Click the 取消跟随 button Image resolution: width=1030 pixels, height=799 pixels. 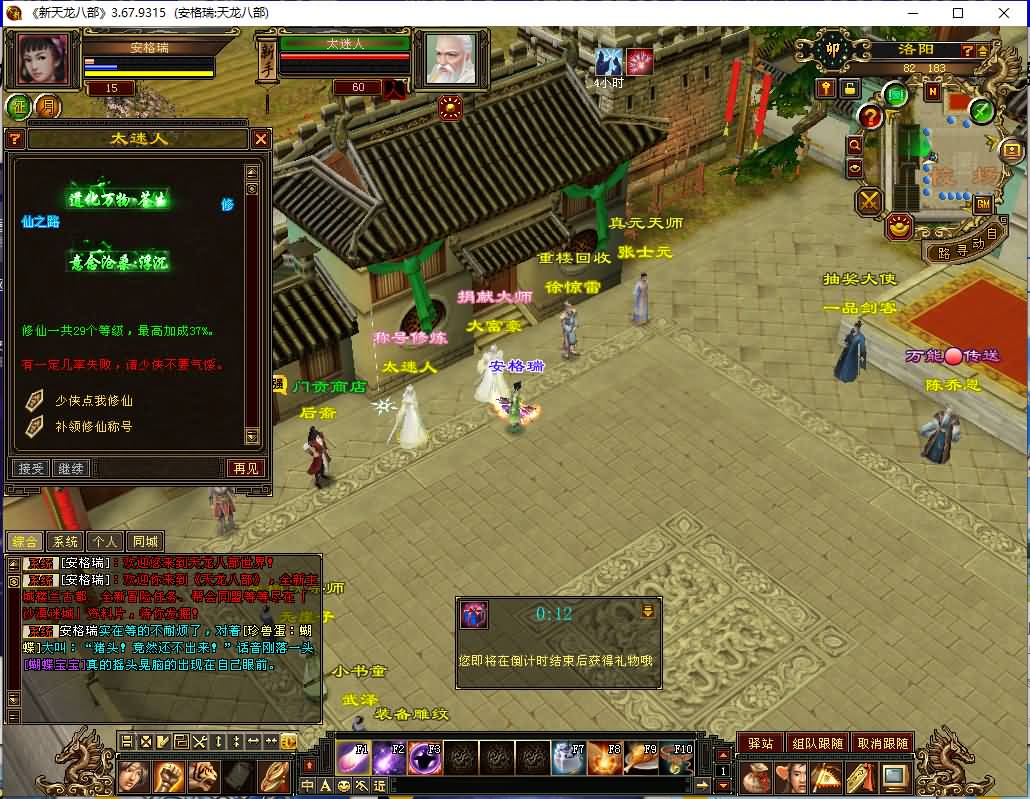(x=882, y=743)
